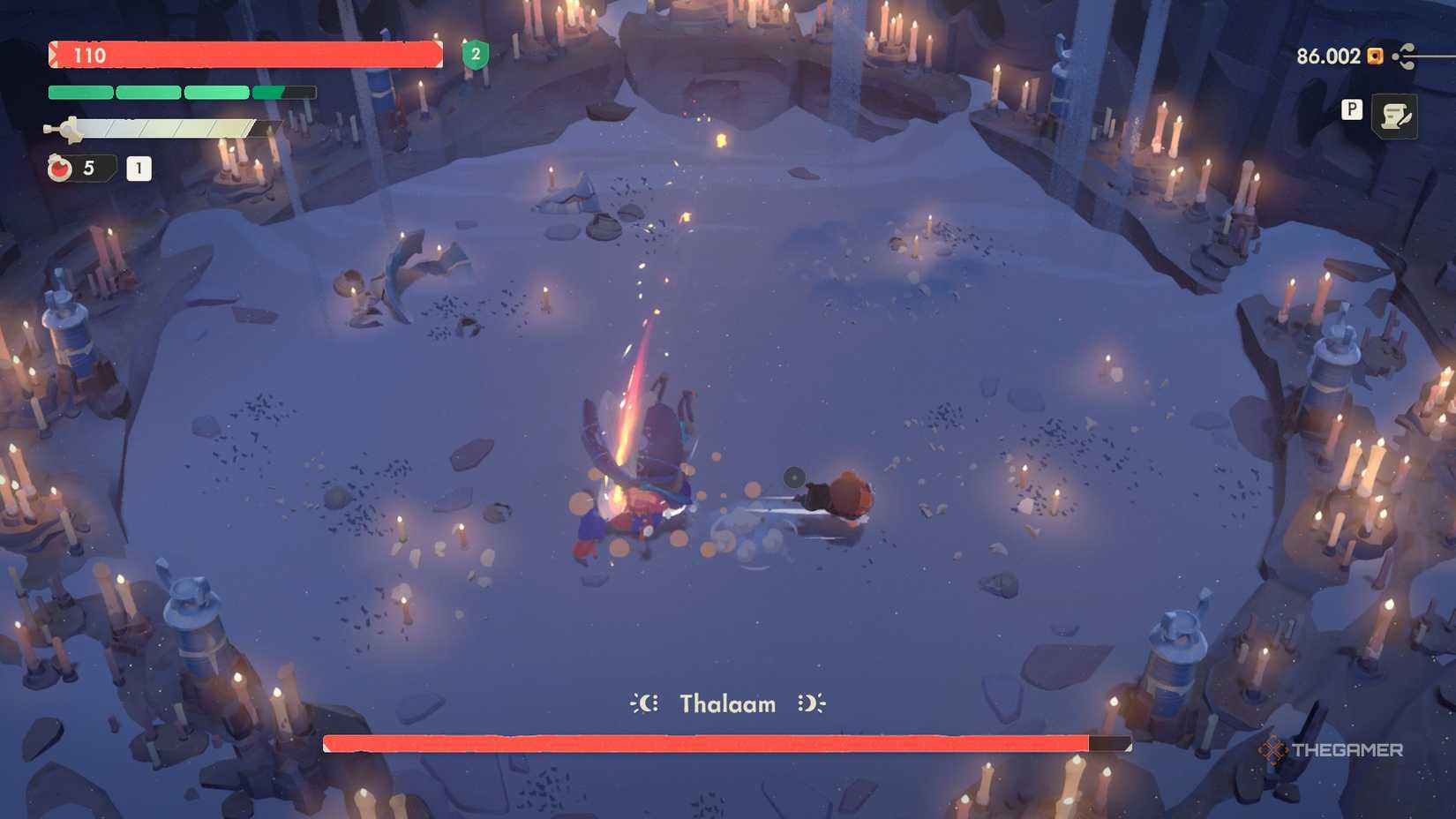This screenshot has height=819, width=1456.
Task: Click the crescent moon symbol left of Thalaam
Action: tap(644, 703)
